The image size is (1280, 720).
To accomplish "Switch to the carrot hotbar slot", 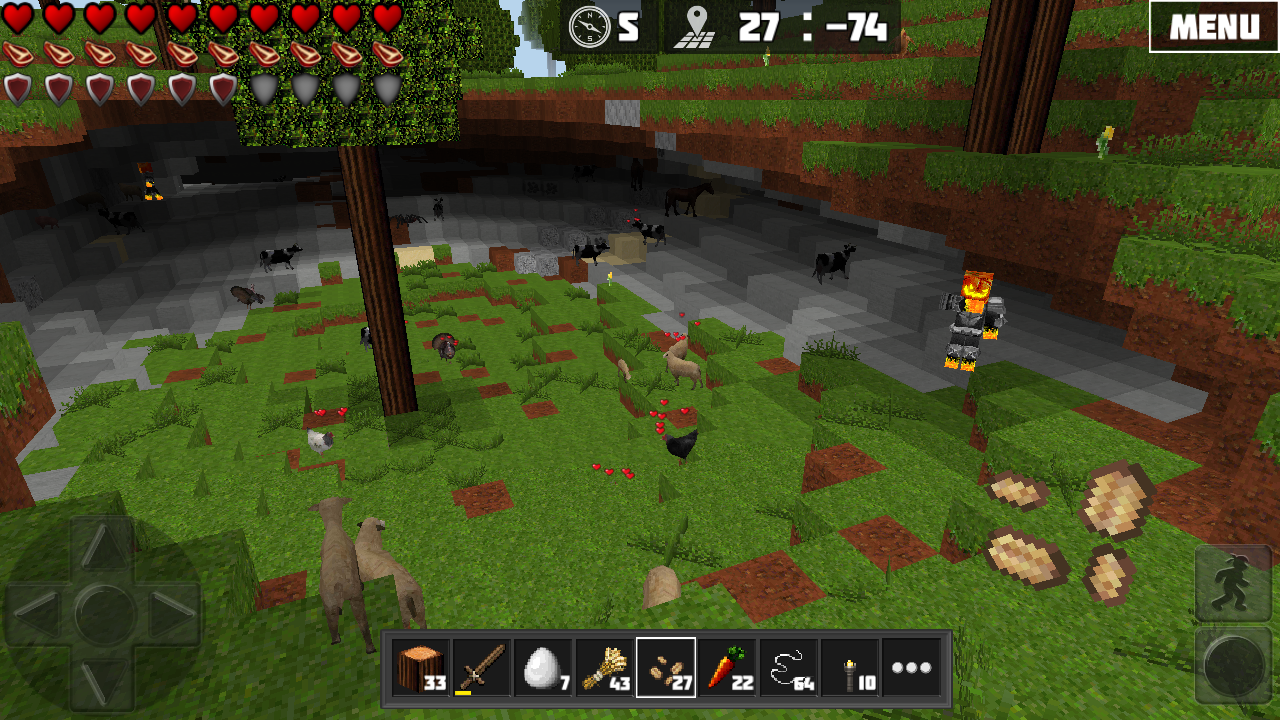I will 727,667.
